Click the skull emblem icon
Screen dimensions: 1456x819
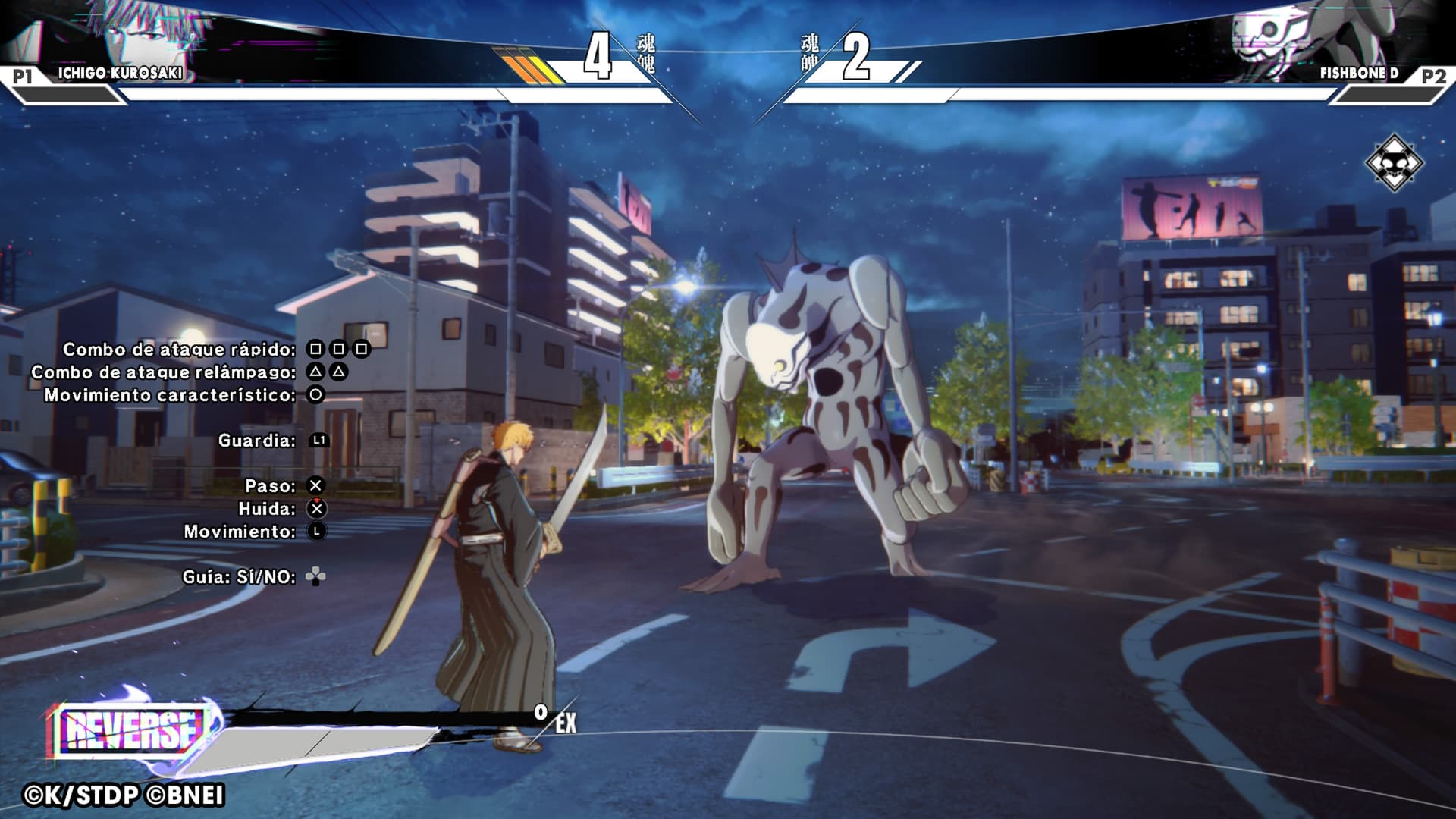1394,163
